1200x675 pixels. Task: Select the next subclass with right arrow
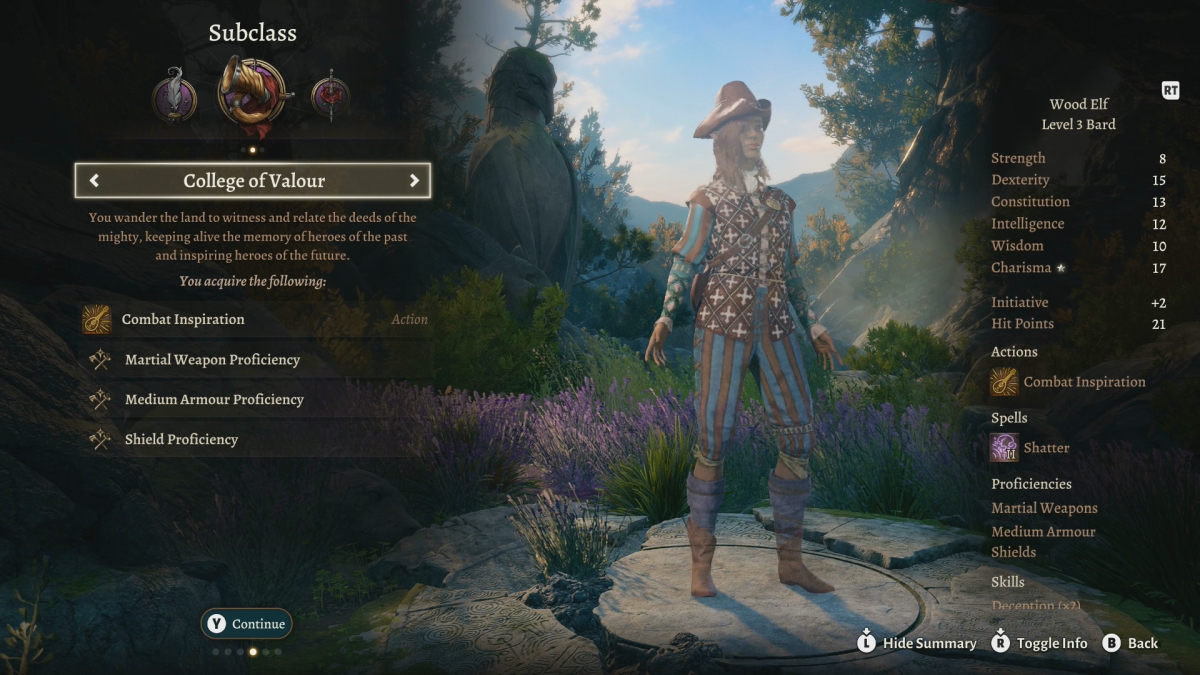pos(413,181)
